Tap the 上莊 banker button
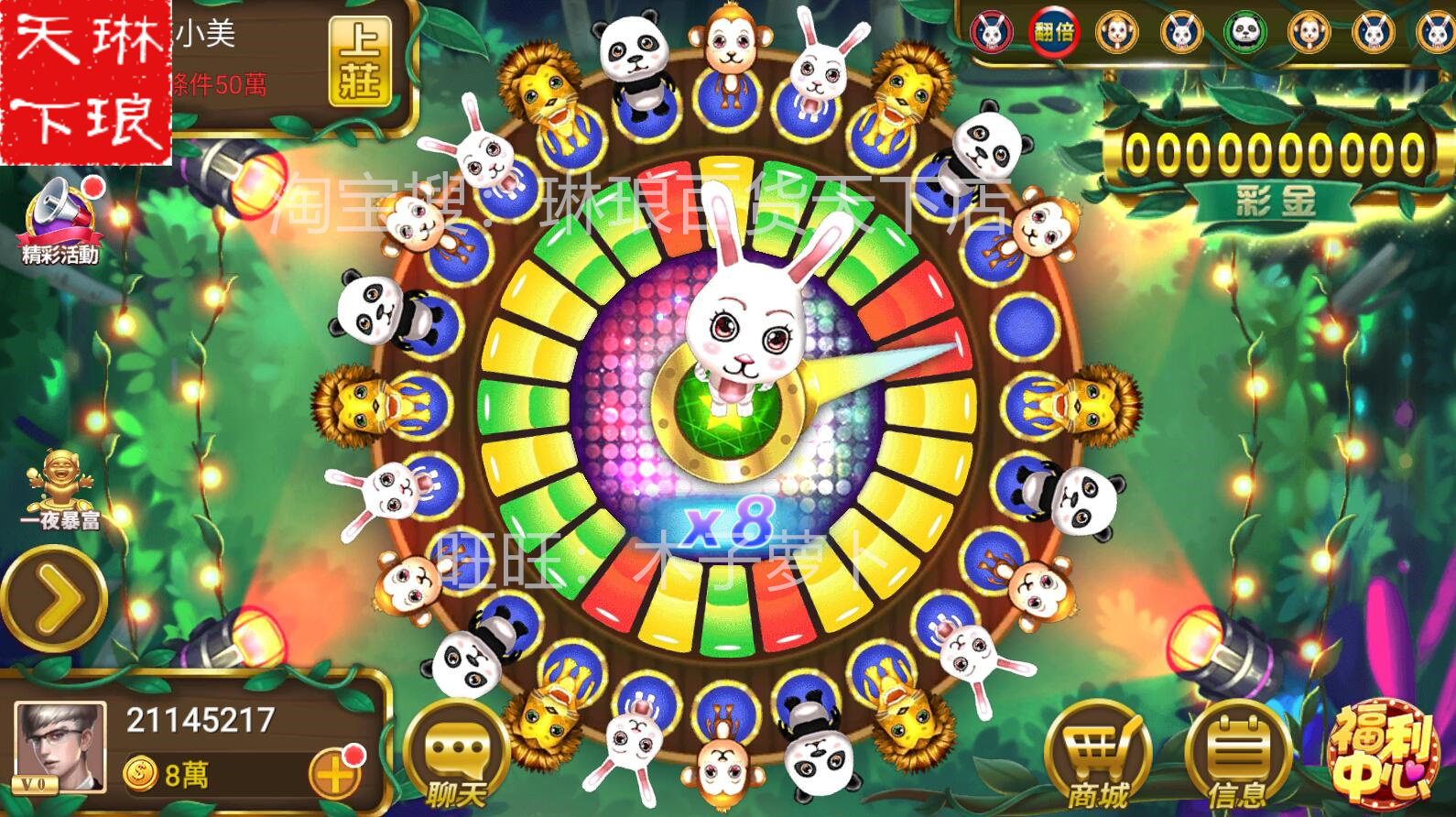This screenshot has width=1456, height=817. click(359, 62)
